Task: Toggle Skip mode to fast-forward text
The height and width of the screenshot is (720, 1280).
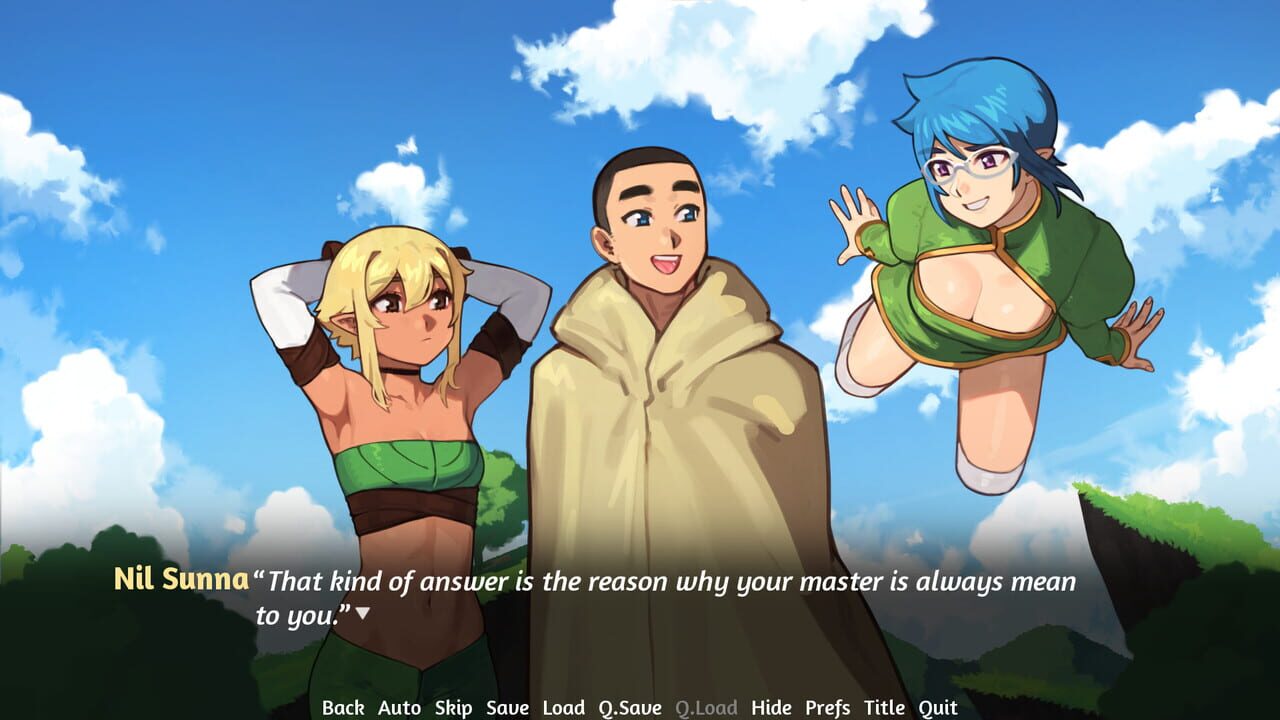Action: (452, 707)
